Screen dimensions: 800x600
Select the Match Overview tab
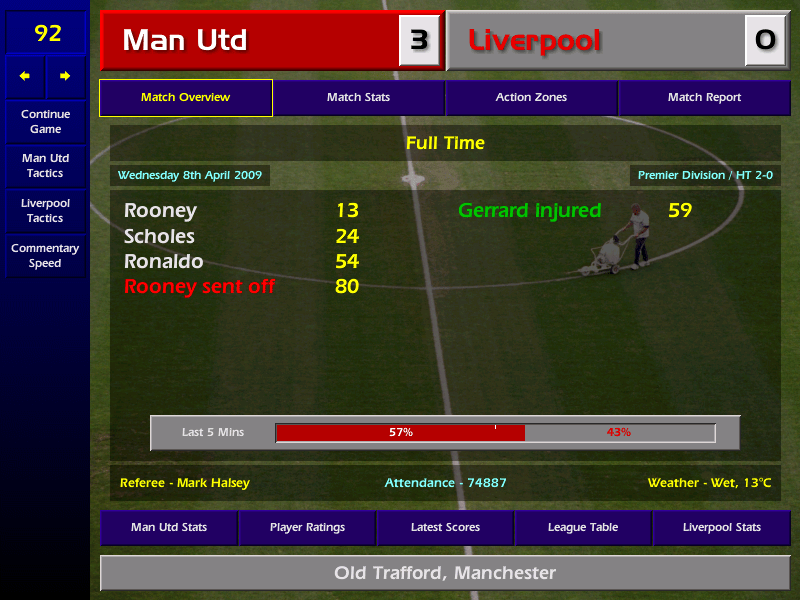(x=185, y=98)
